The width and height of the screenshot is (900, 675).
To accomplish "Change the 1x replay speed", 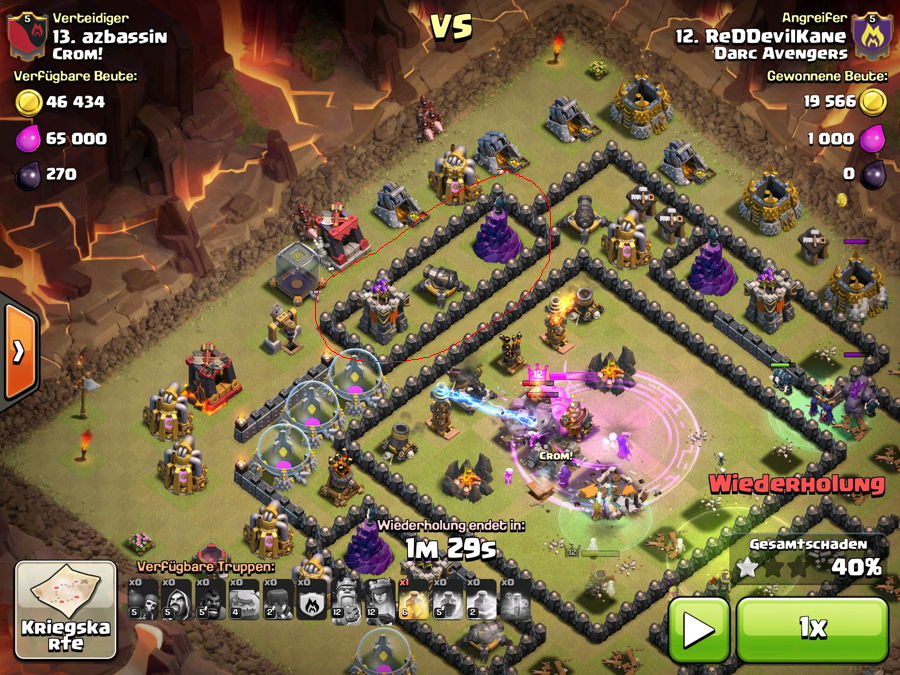I will [811, 629].
